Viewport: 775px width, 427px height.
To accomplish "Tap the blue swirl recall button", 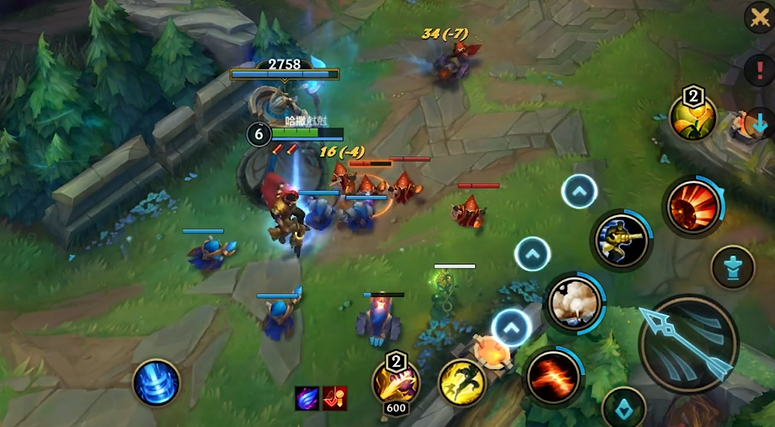I will click(x=157, y=383).
